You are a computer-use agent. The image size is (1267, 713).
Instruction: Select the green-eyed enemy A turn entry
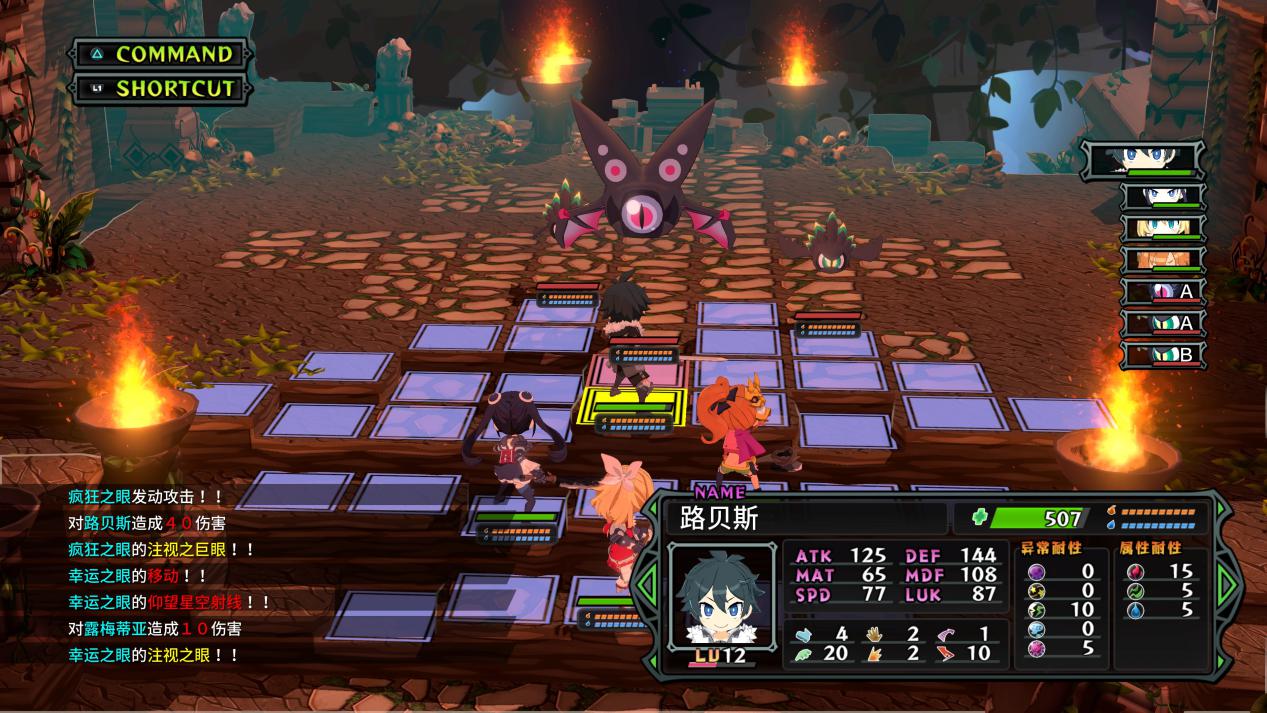pyautogui.click(x=1161, y=323)
